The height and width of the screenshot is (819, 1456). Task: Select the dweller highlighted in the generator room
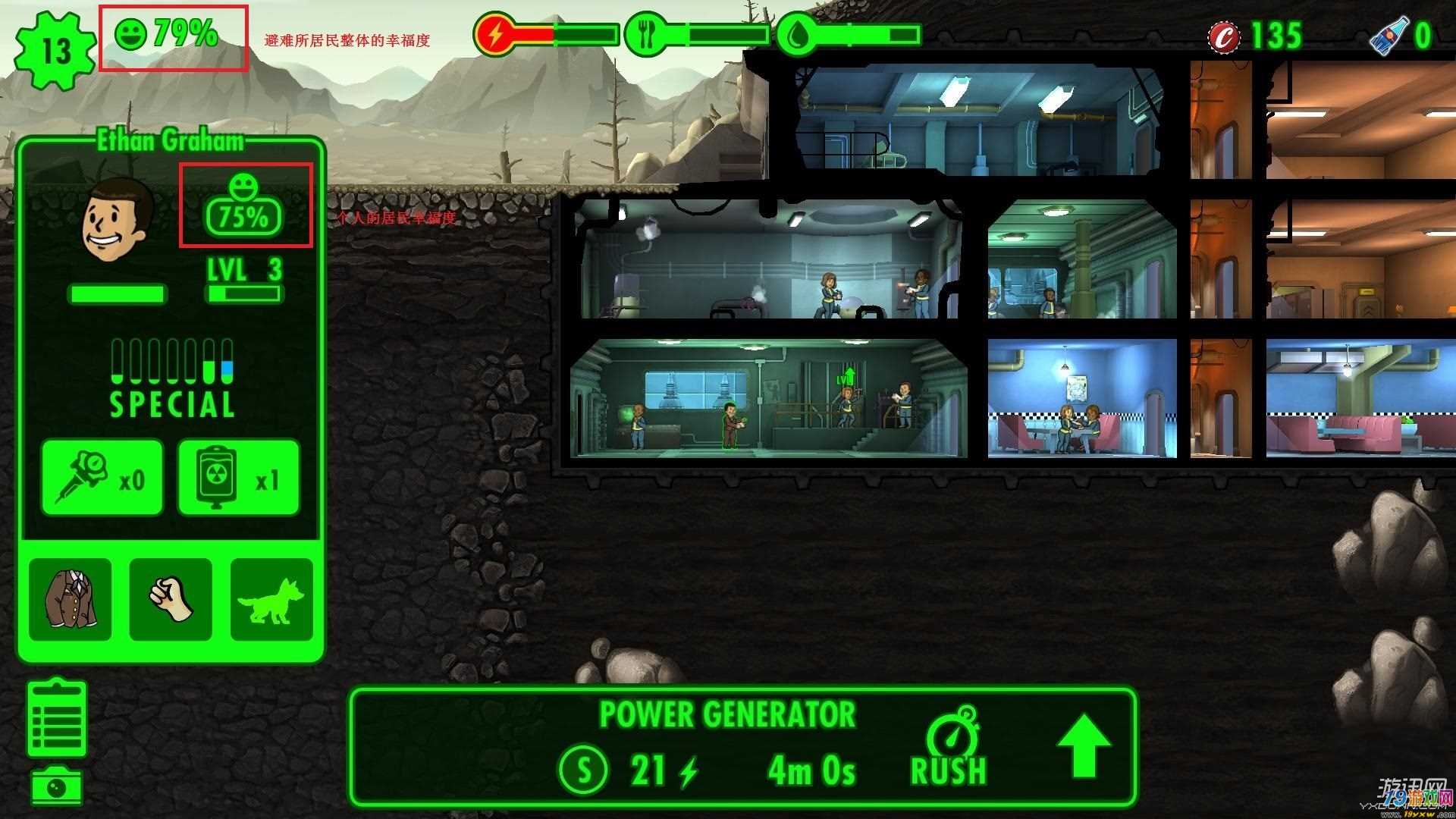pos(730,425)
